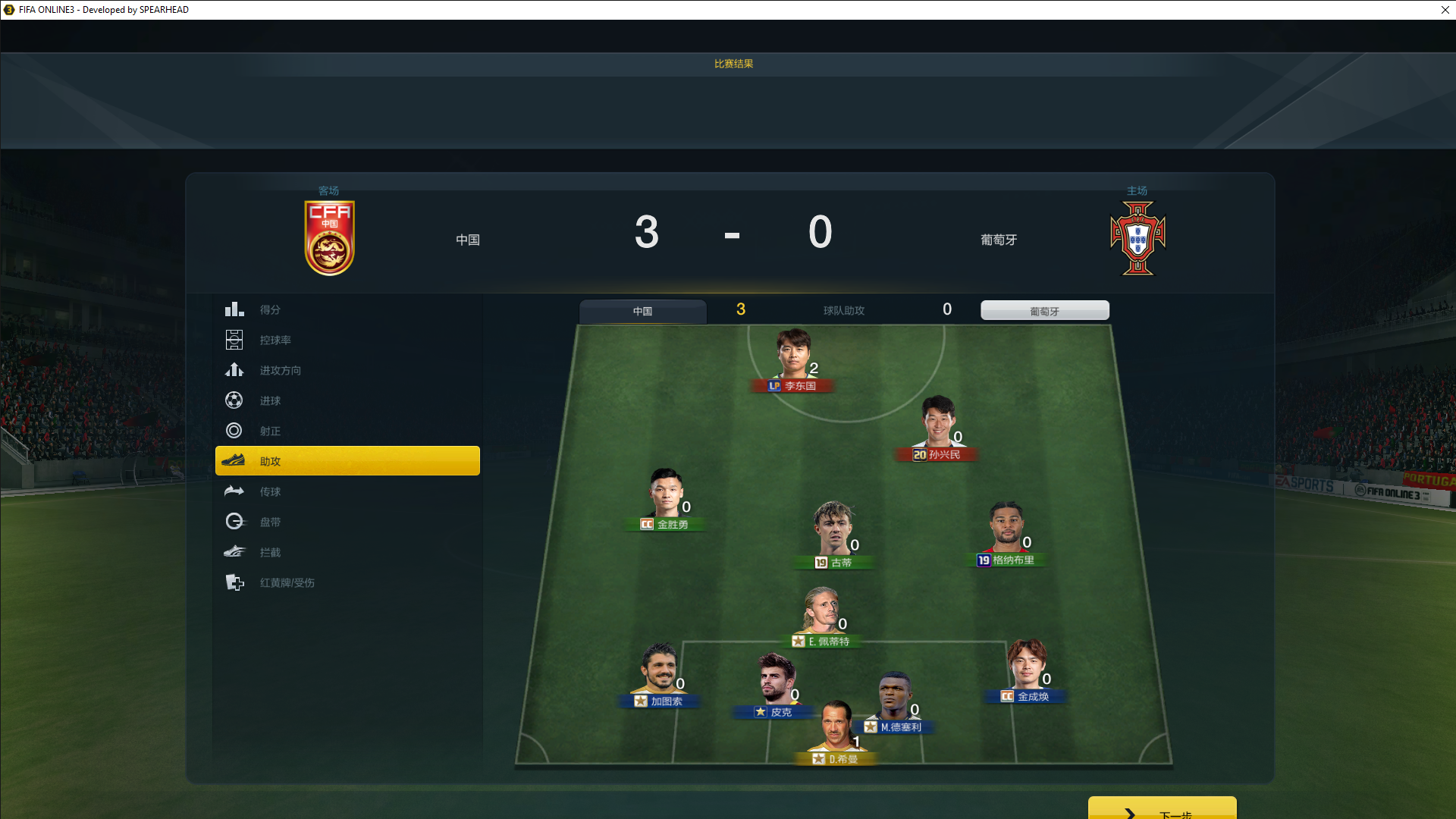Select 进攻方向 attack direction entry
Viewport: 1456px width, 819px height.
280,370
